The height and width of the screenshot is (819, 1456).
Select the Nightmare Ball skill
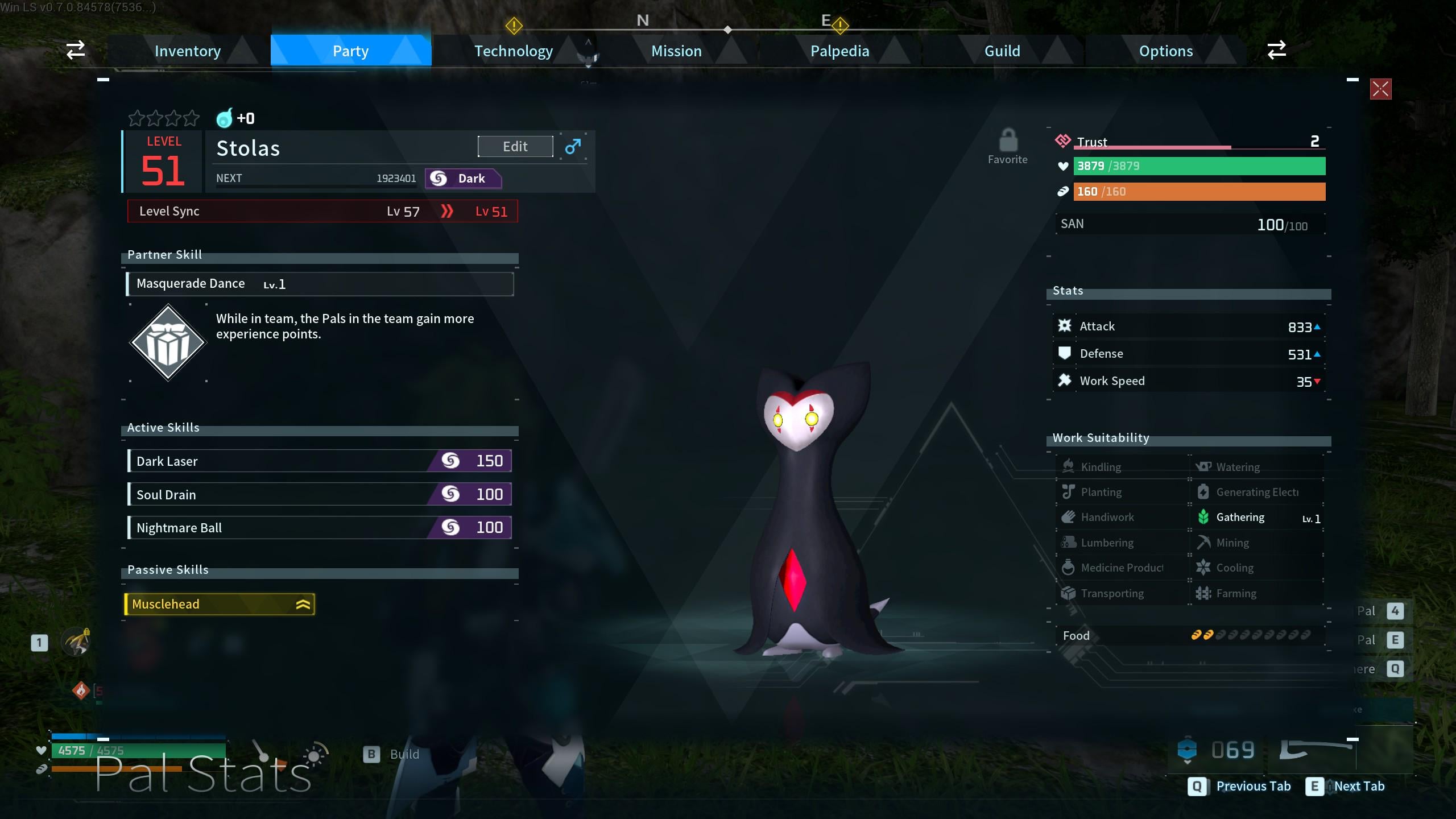click(x=320, y=528)
